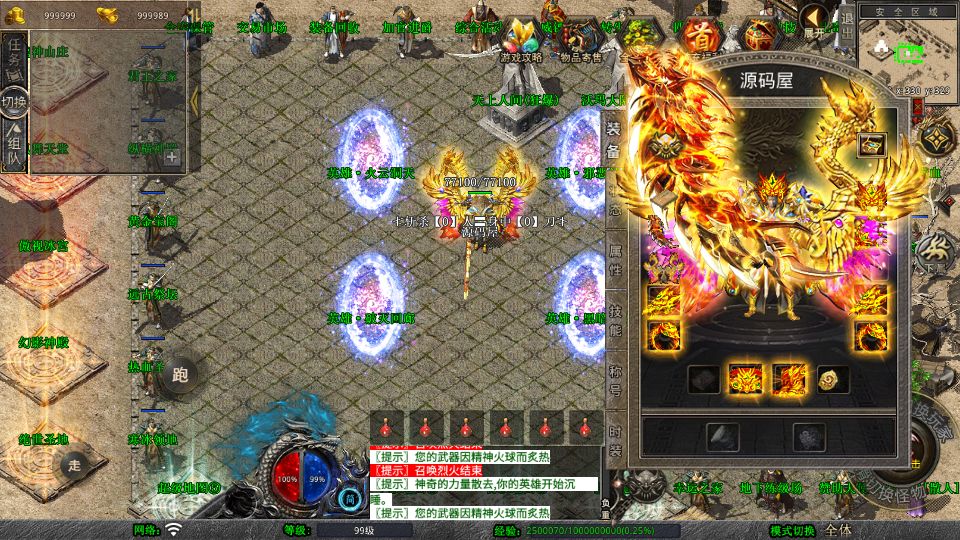Click the 切换 switch button

pyautogui.click(x=14, y=101)
